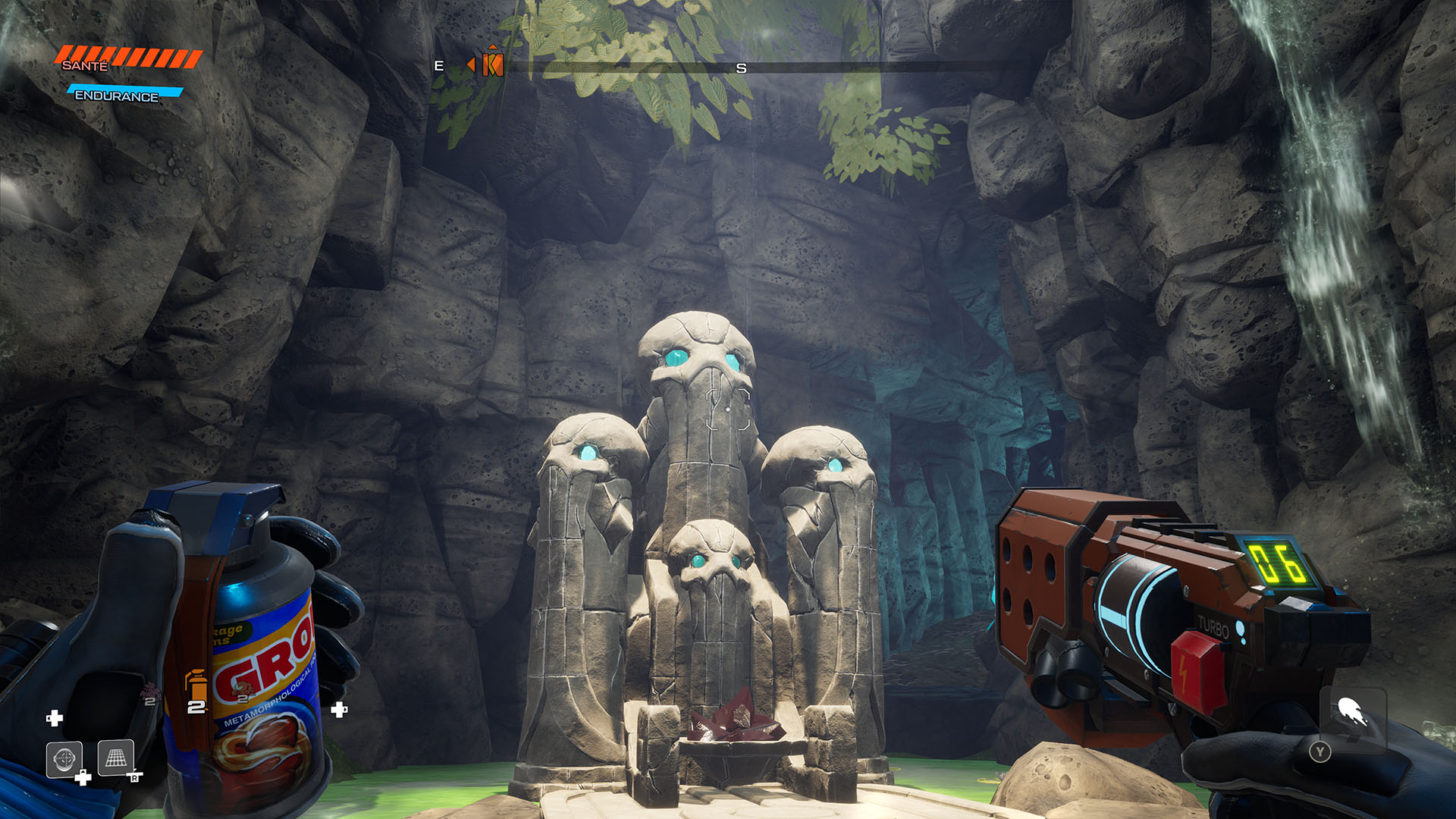Click the E marker on the compass
Viewport: 1456px width, 819px height.
(438, 66)
